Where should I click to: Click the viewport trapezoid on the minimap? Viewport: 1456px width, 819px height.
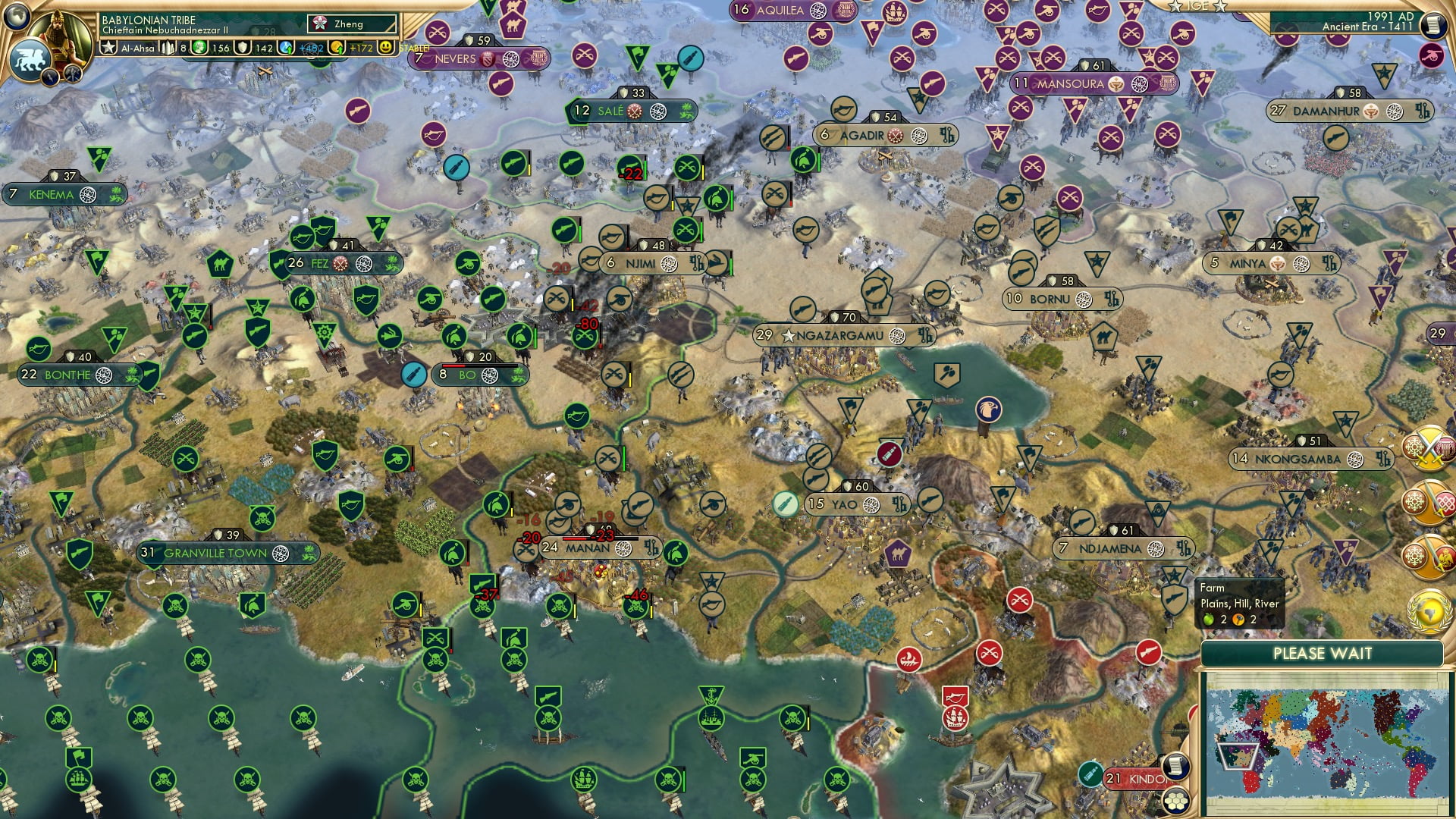pyautogui.click(x=1236, y=756)
